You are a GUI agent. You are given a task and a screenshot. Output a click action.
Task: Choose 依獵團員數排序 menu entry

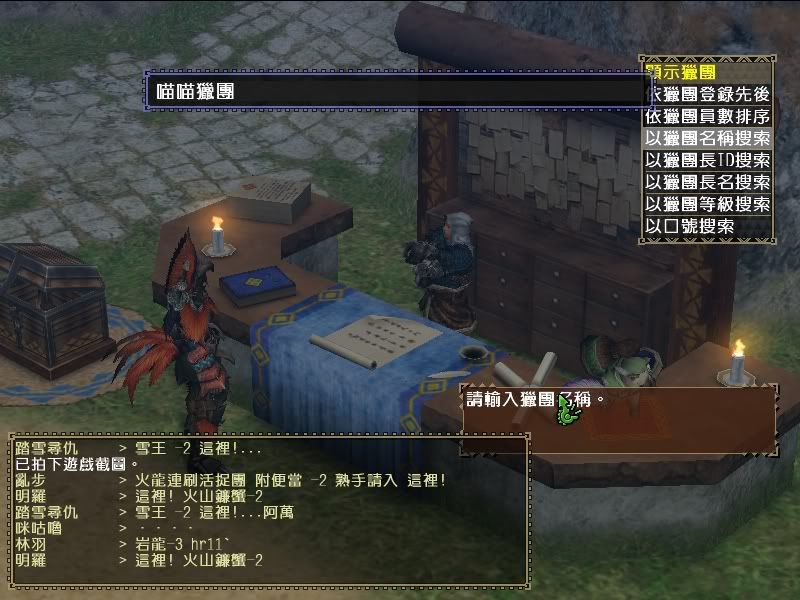click(708, 116)
